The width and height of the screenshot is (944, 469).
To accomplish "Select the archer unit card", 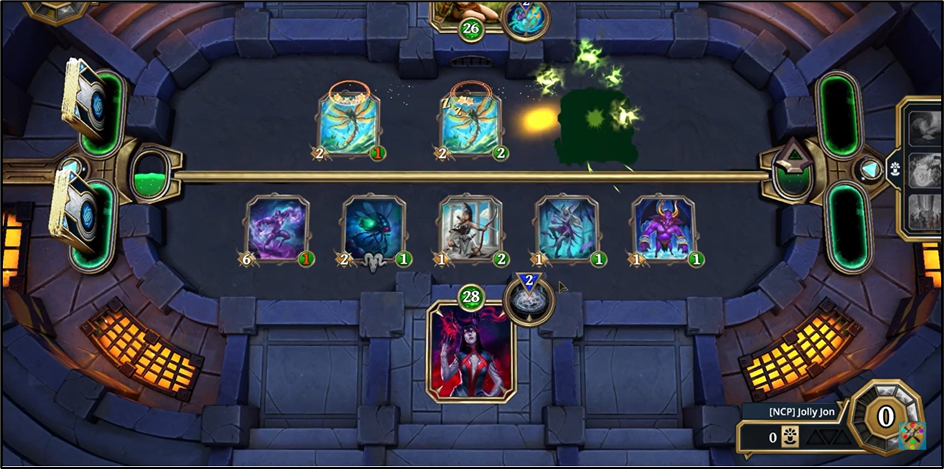I will click(470, 229).
